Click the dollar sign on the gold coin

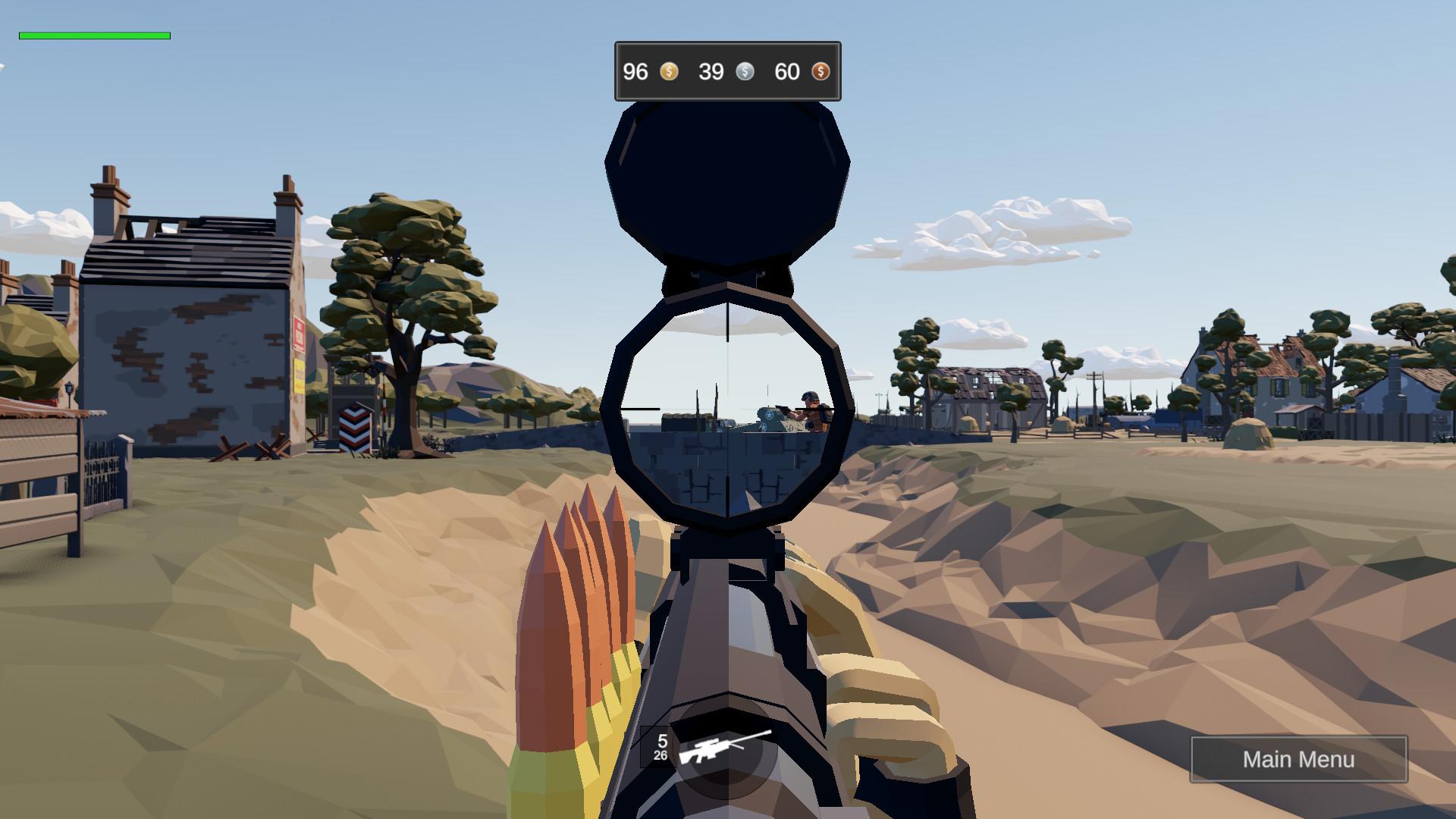point(668,72)
